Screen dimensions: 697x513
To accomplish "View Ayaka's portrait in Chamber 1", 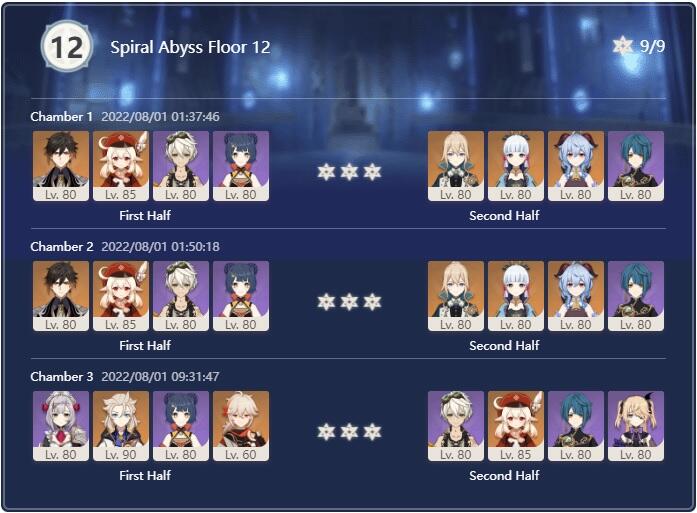I will tap(516, 164).
